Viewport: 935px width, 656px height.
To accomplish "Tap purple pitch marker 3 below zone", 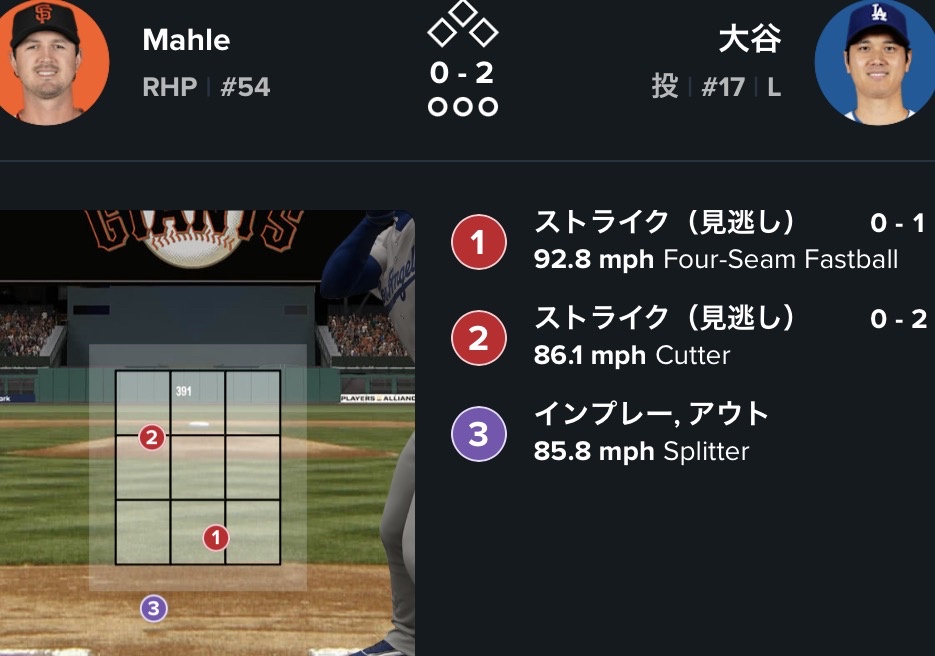I will [x=153, y=608].
